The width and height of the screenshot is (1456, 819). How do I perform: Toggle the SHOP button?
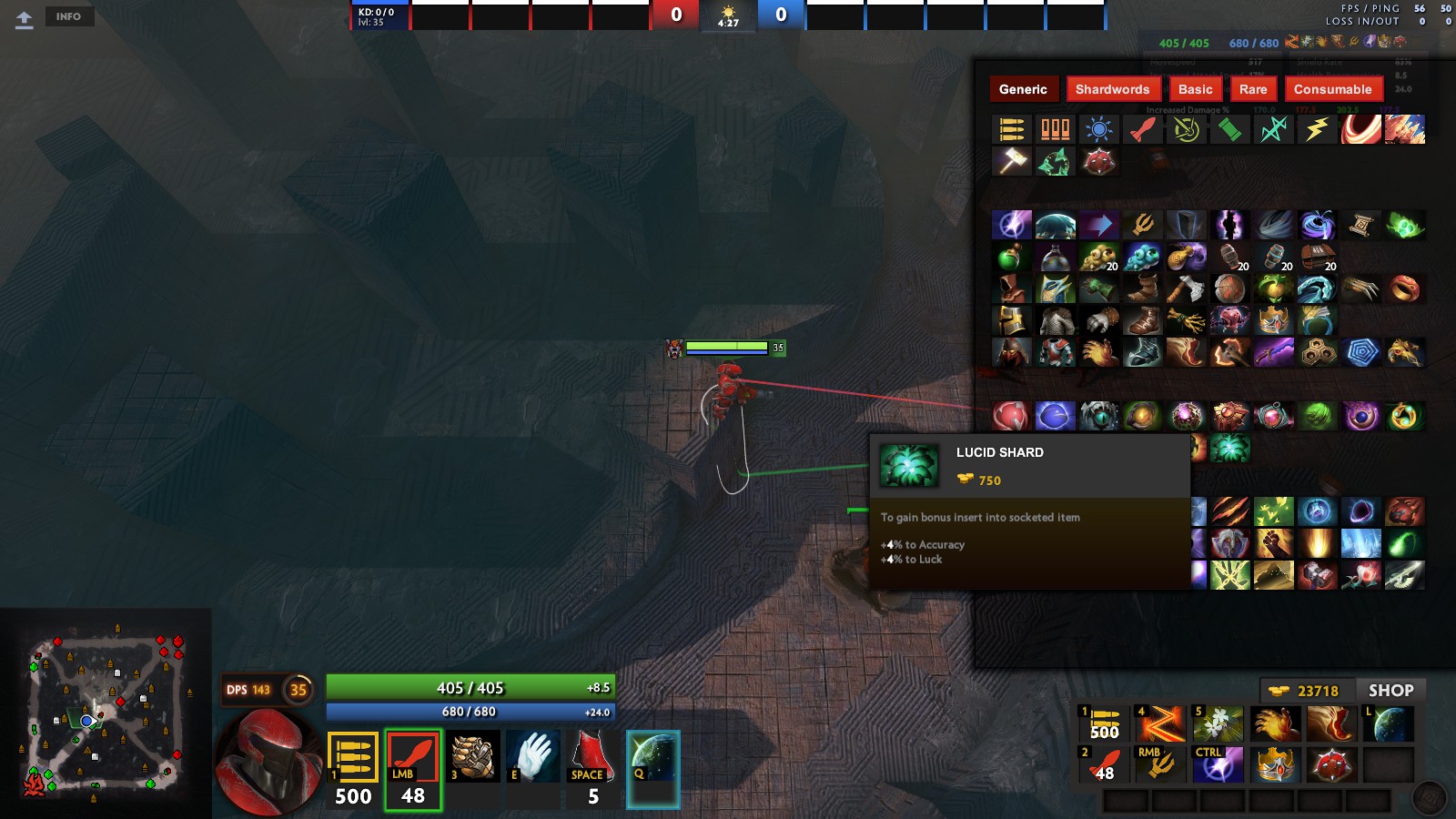(1390, 691)
